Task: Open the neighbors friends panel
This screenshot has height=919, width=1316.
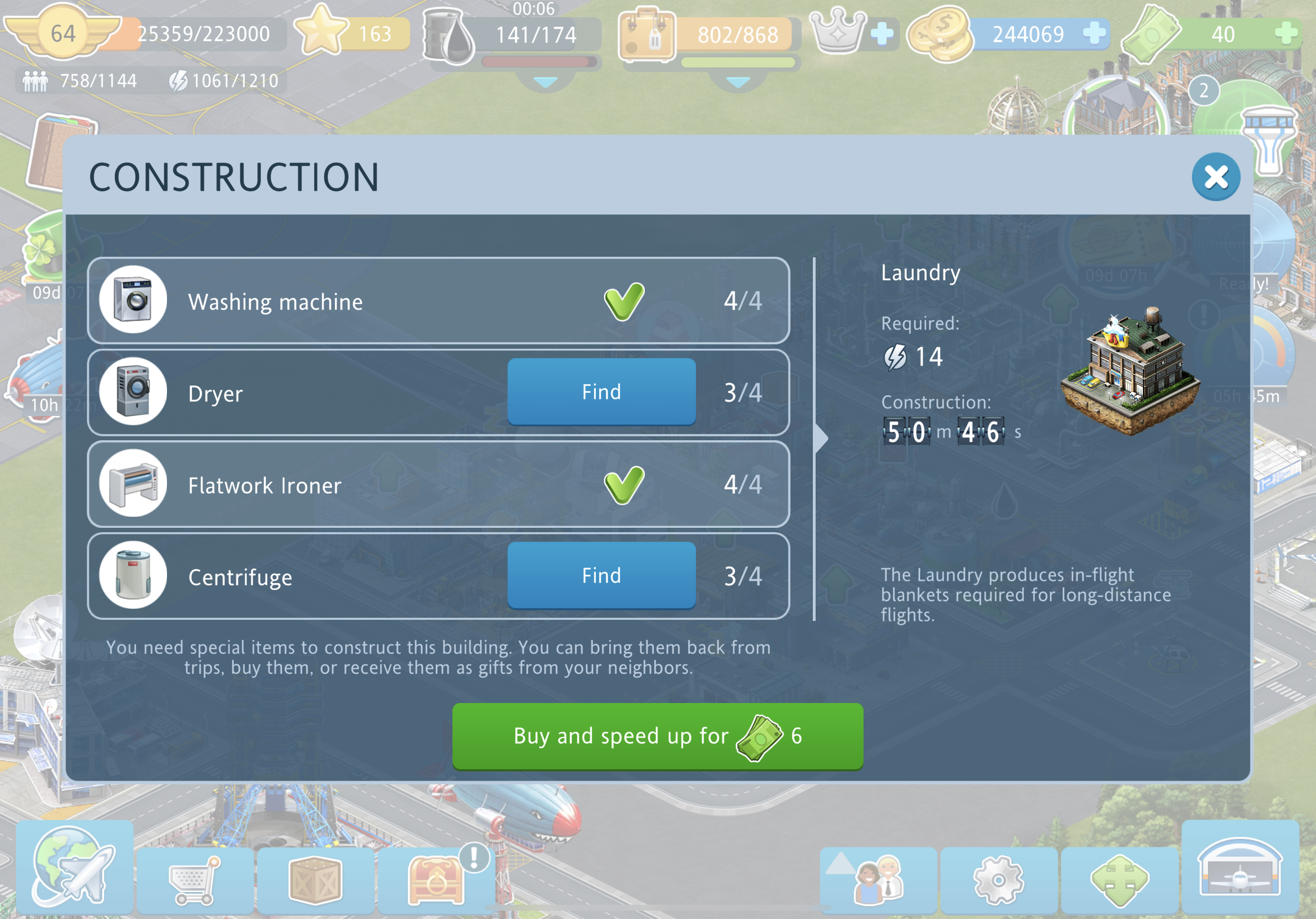Action: coord(878,879)
